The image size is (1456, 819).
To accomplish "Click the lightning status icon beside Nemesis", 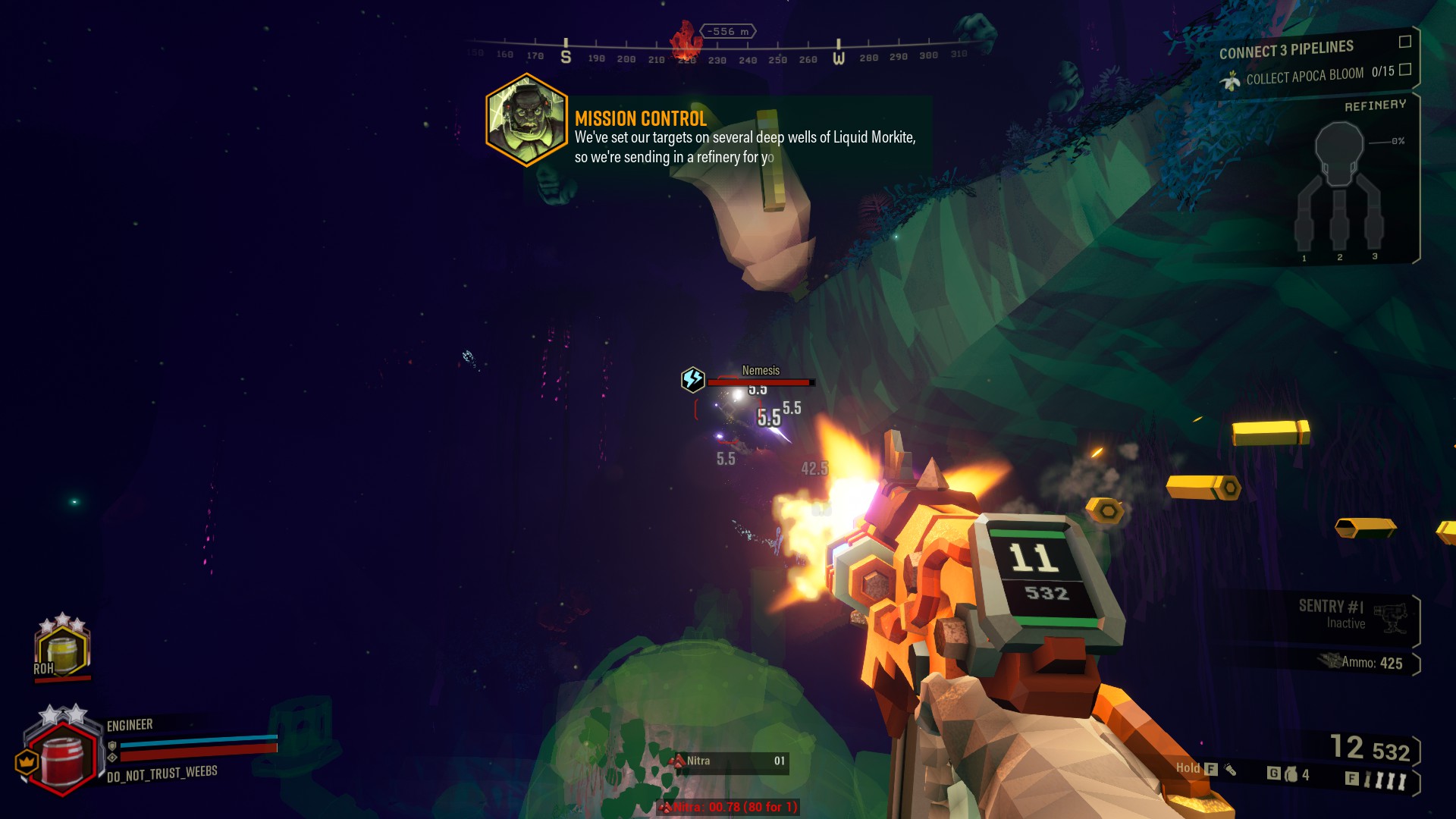I will (x=692, y=378).
